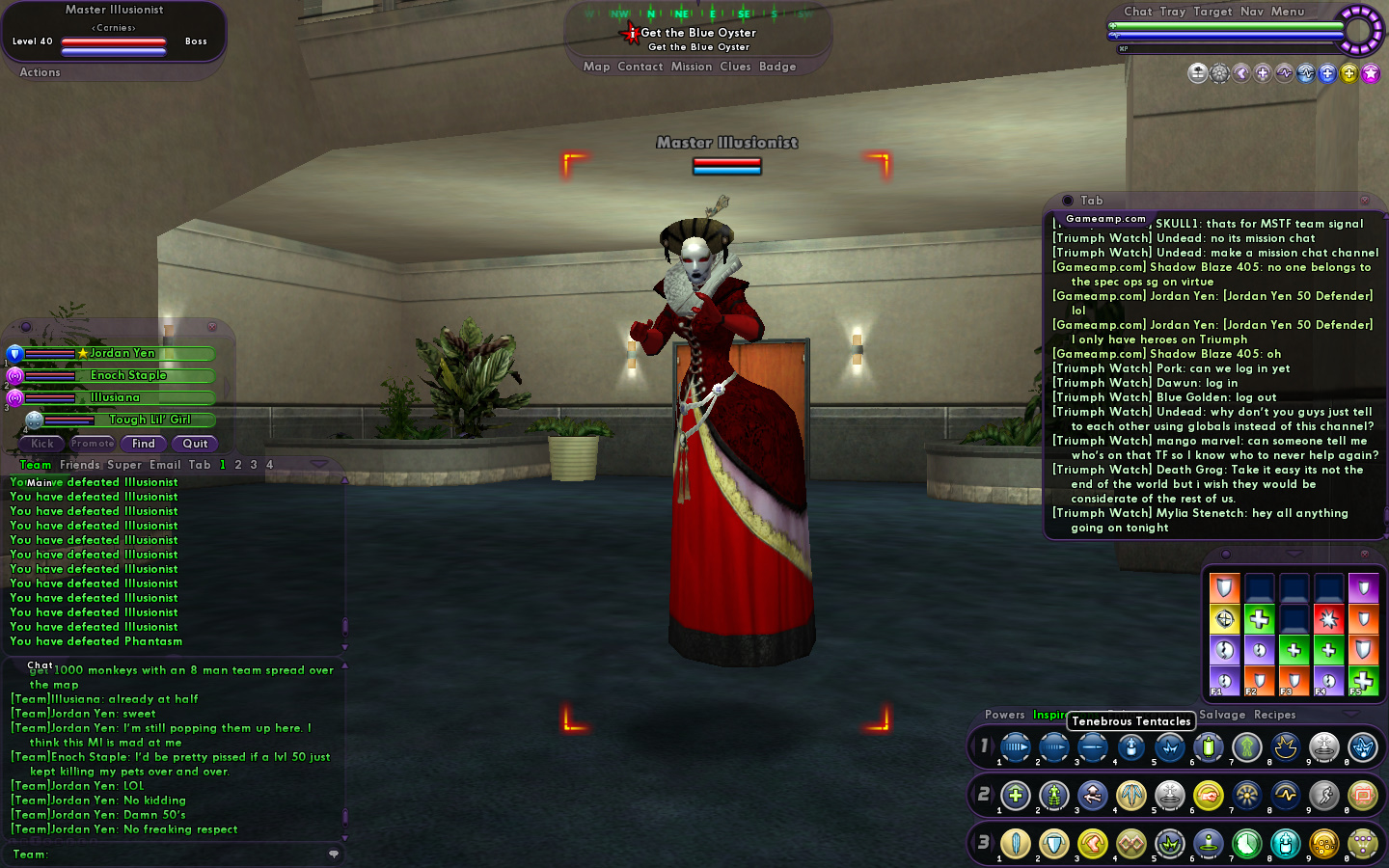Screen dimensions: 1389x868
Task: Switch to the Friends tab
Action: (79, 465)
